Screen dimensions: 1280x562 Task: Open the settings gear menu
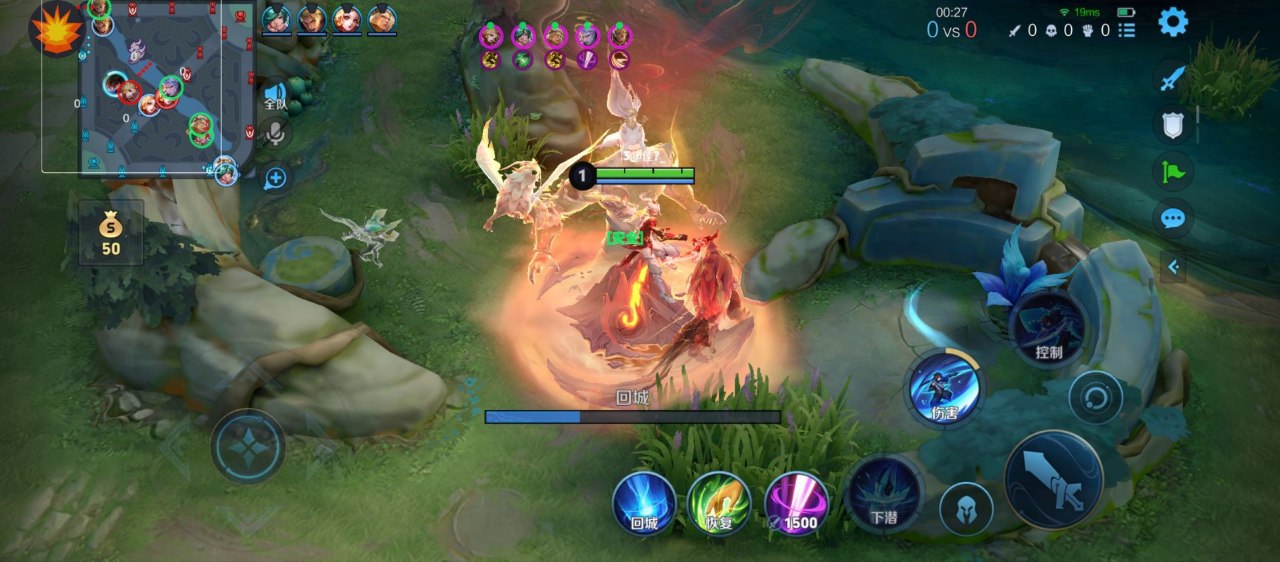(1172, 22)
